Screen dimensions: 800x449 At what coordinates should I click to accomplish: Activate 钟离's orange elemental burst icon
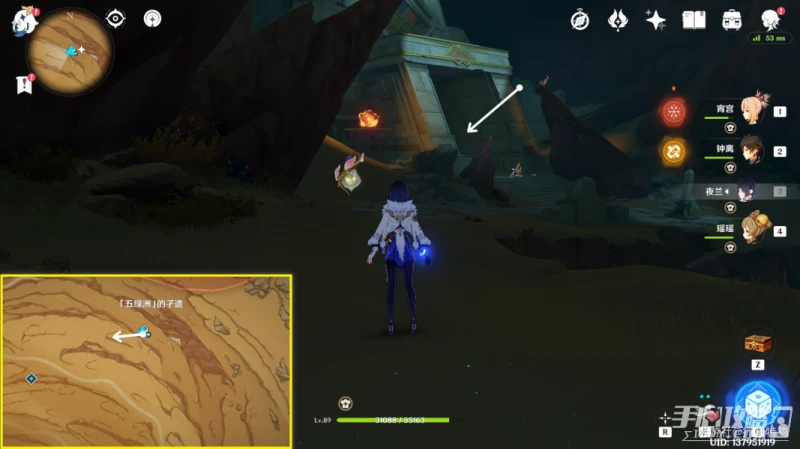(x=673, y=151)
